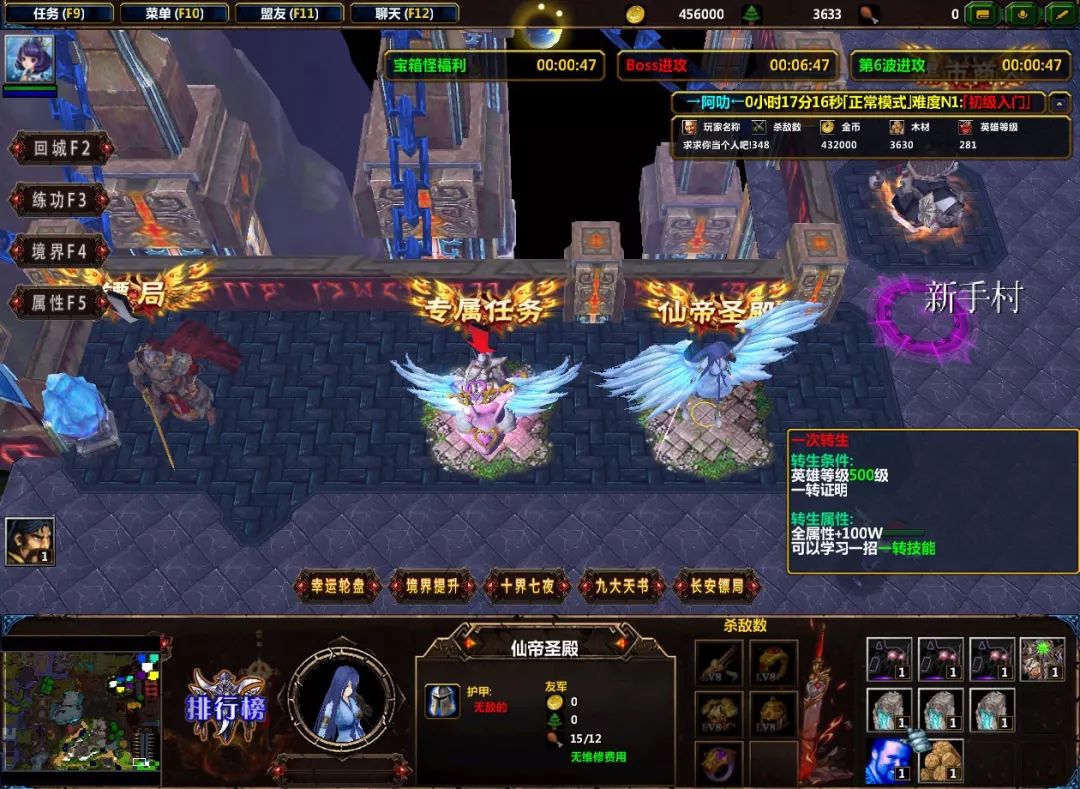This screenshot has height=789, width=1080.
Task: Open the 盟友 (F11) allies menu
Action: coord(289,13)
